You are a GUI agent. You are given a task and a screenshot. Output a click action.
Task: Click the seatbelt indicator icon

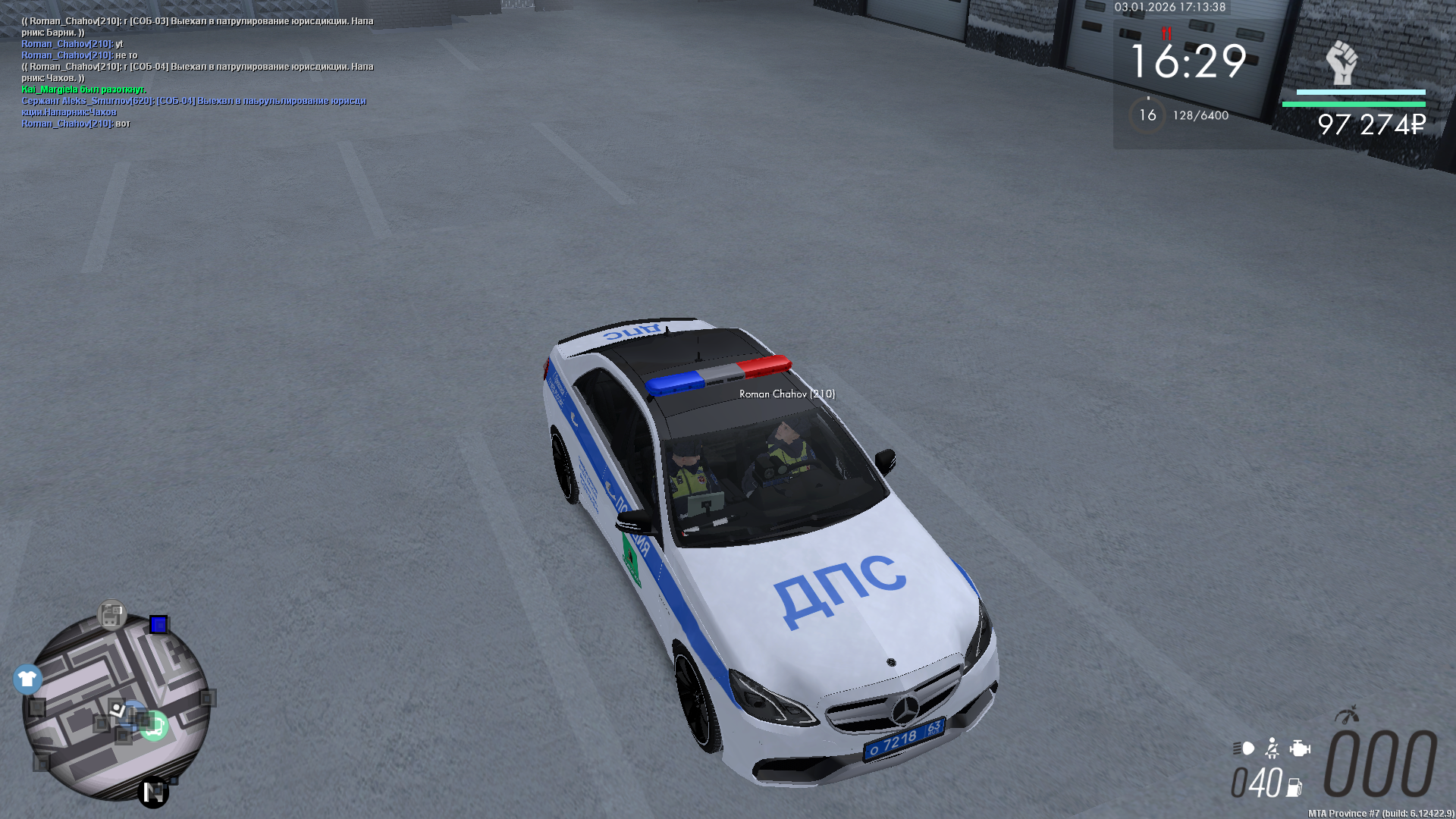(x=1272, y=748)
